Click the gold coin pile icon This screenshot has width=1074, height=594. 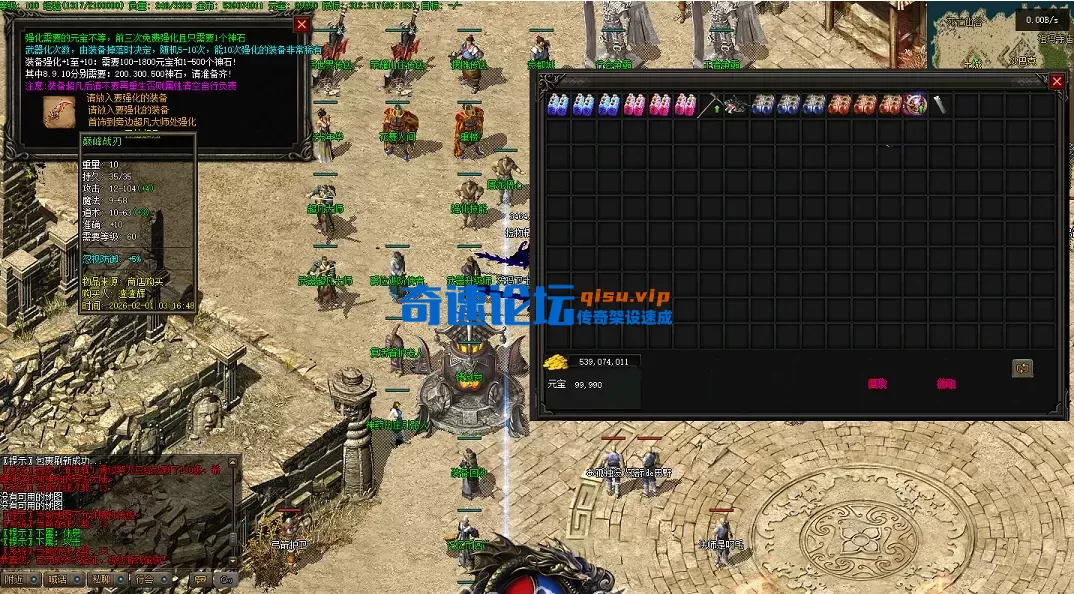[x=556, y=362]
